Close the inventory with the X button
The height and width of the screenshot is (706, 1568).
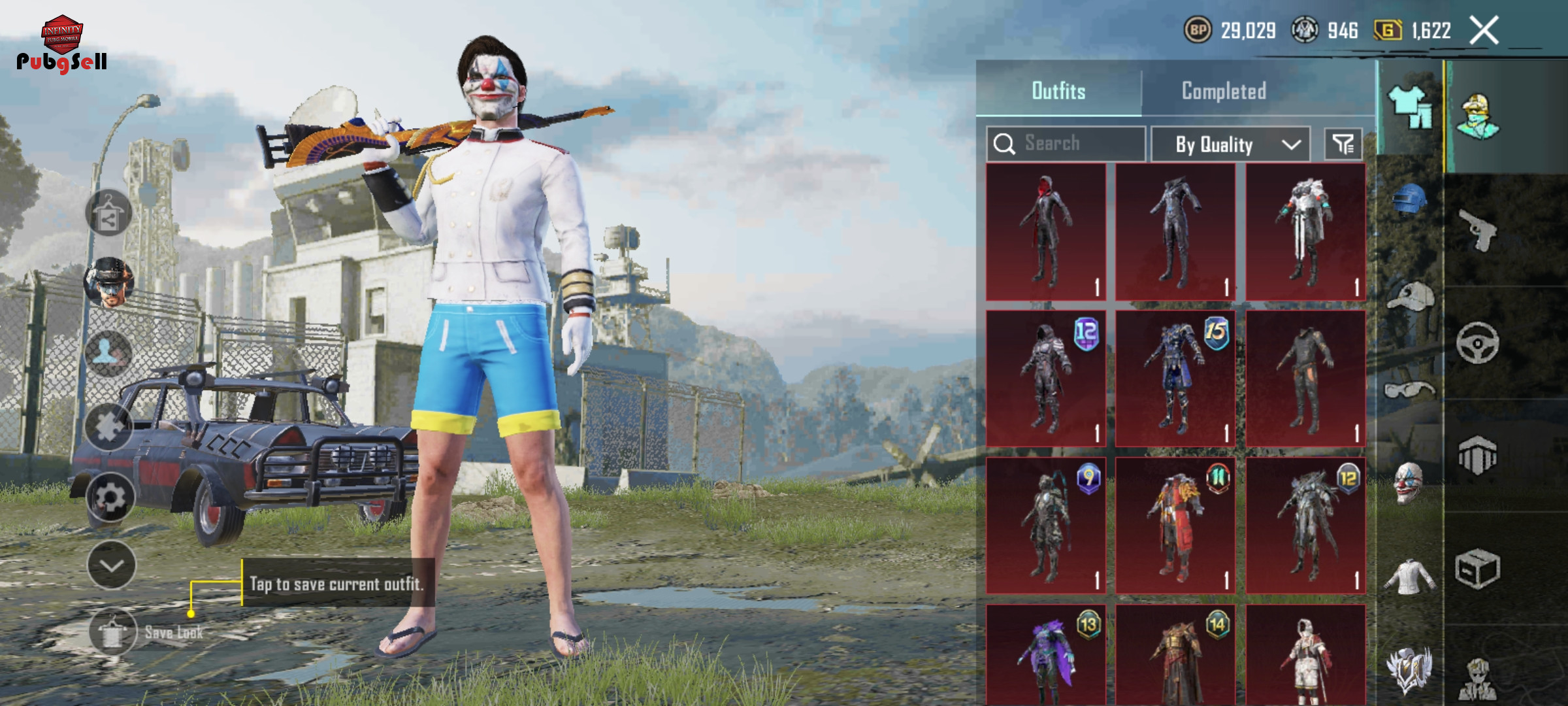[x=1484, y=30]
